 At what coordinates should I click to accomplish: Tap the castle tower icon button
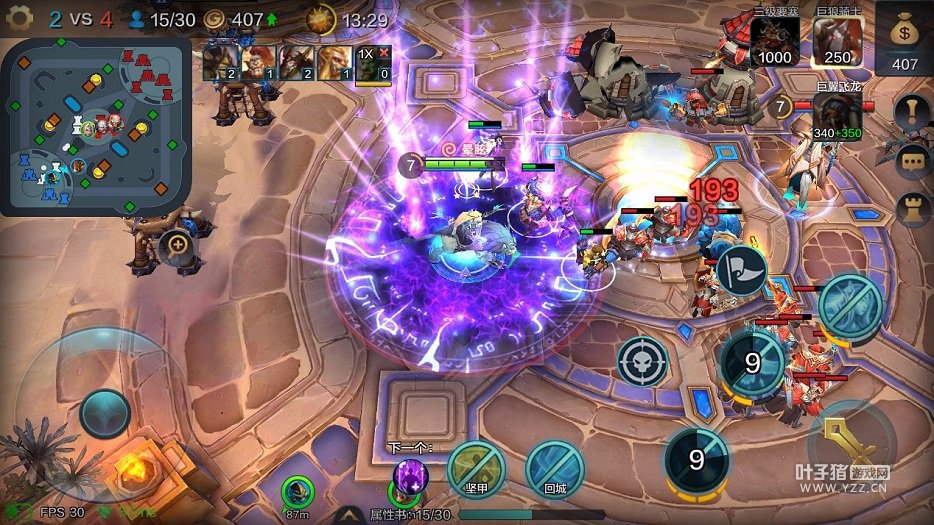click(x=912, y=208)
